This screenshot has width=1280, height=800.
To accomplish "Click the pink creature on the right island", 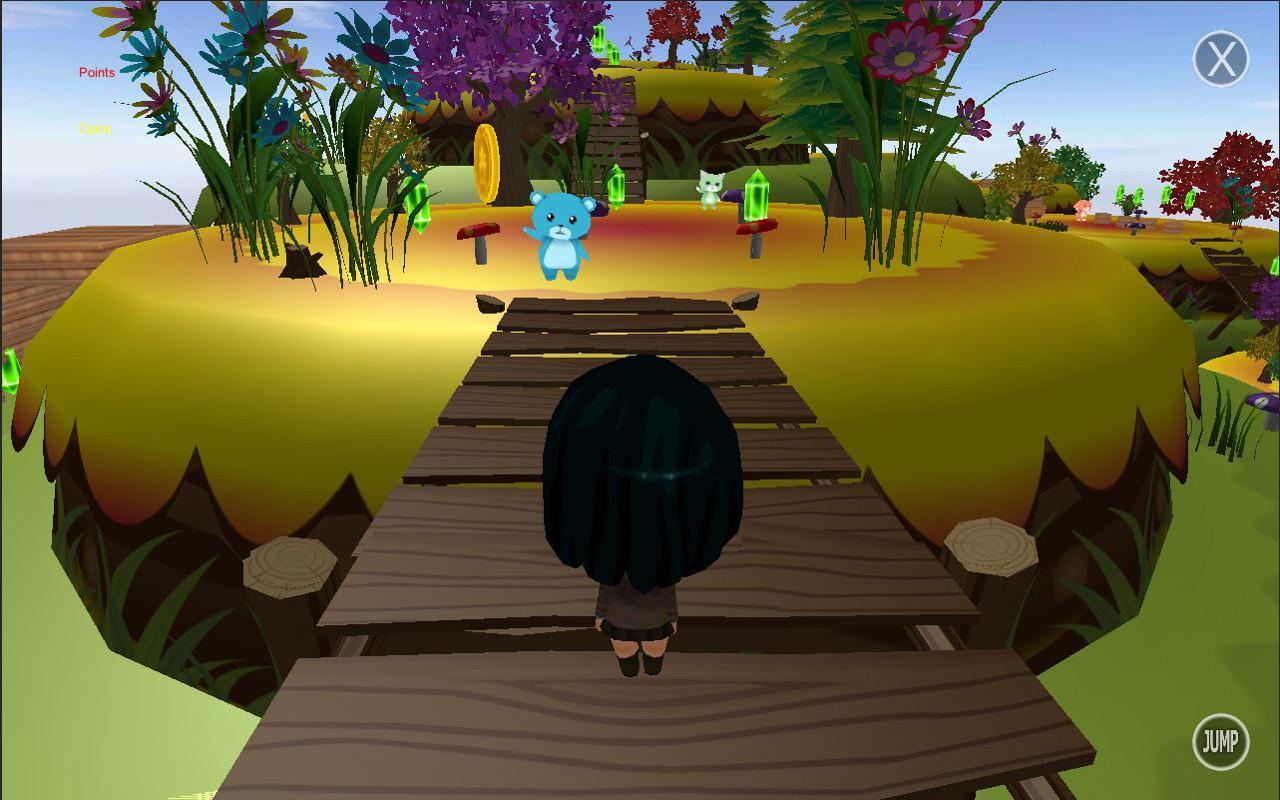I will click(x=1085, y=210).
